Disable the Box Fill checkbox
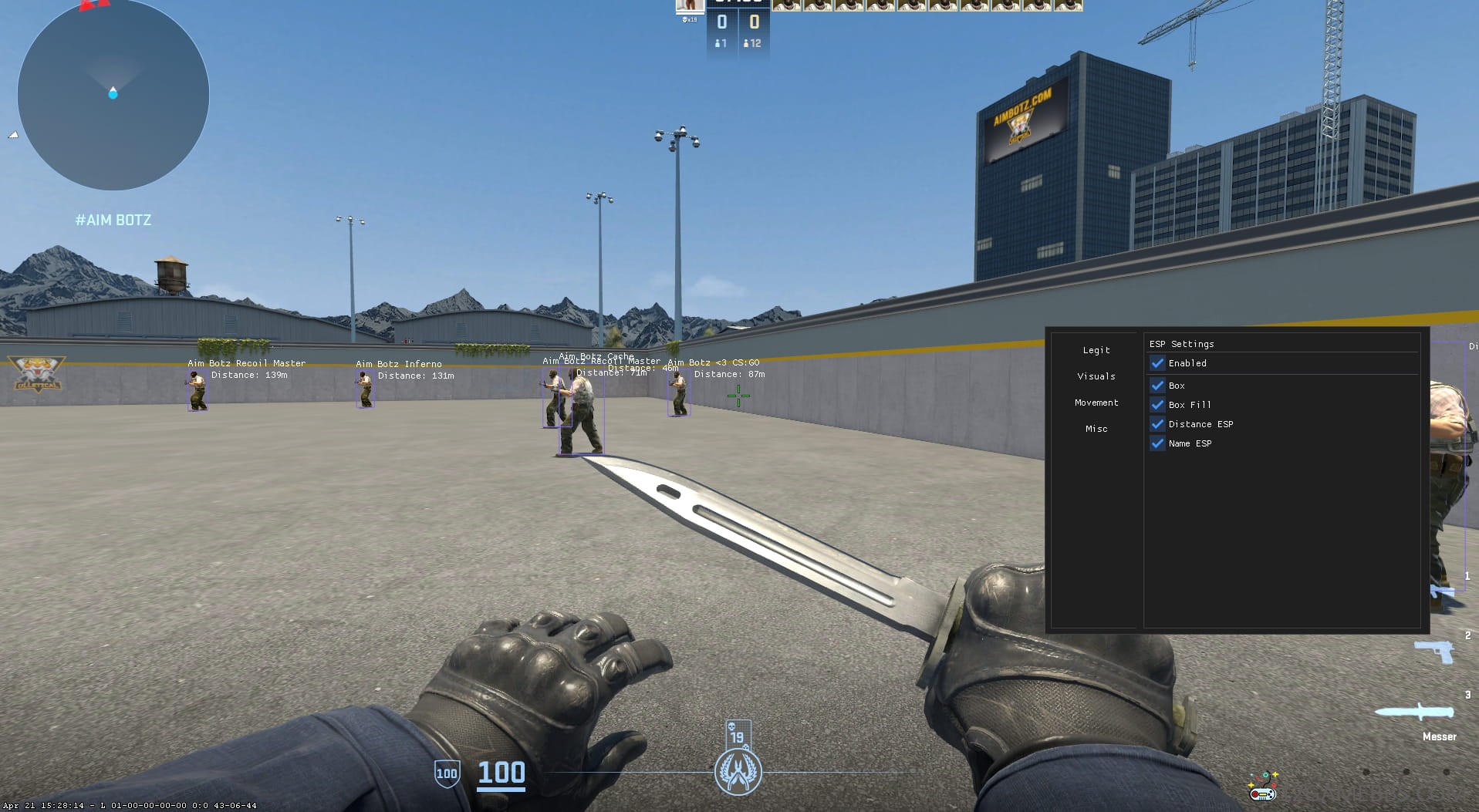The image size is (1479, 812). [1157, 405]
